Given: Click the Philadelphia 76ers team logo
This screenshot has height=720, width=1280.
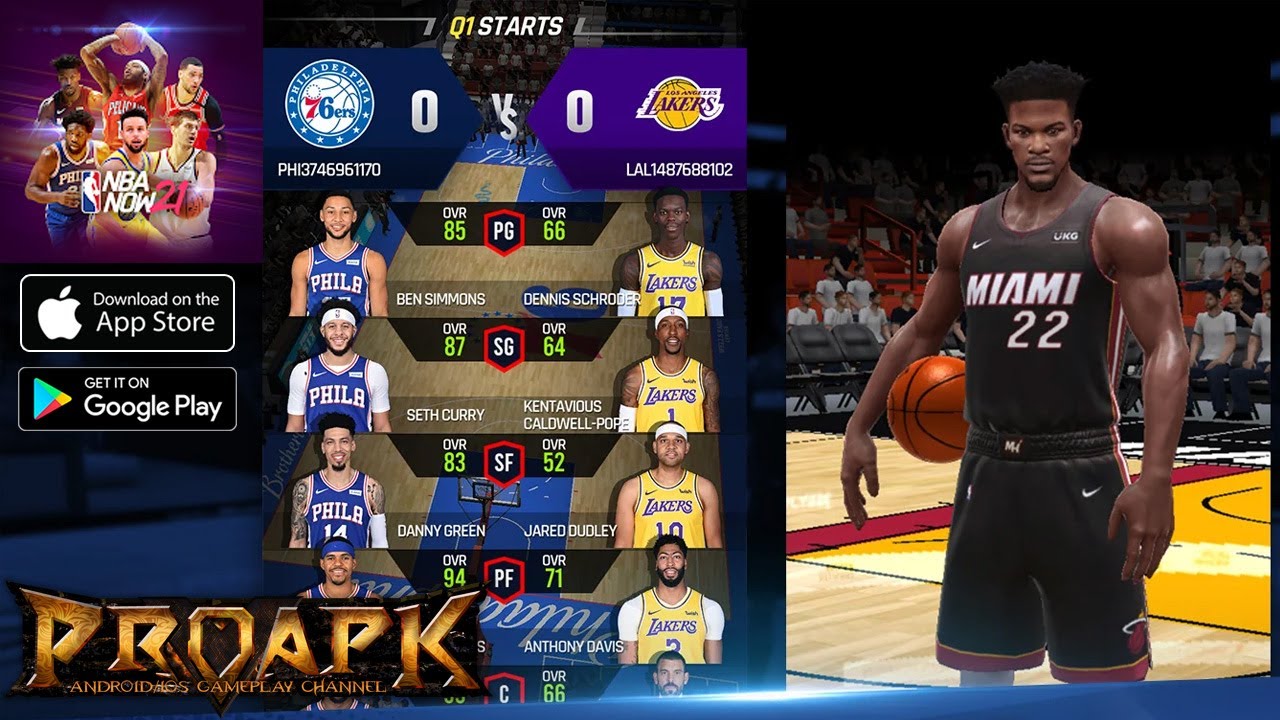Looking at the screenshot, I should [x=329, y=105].
